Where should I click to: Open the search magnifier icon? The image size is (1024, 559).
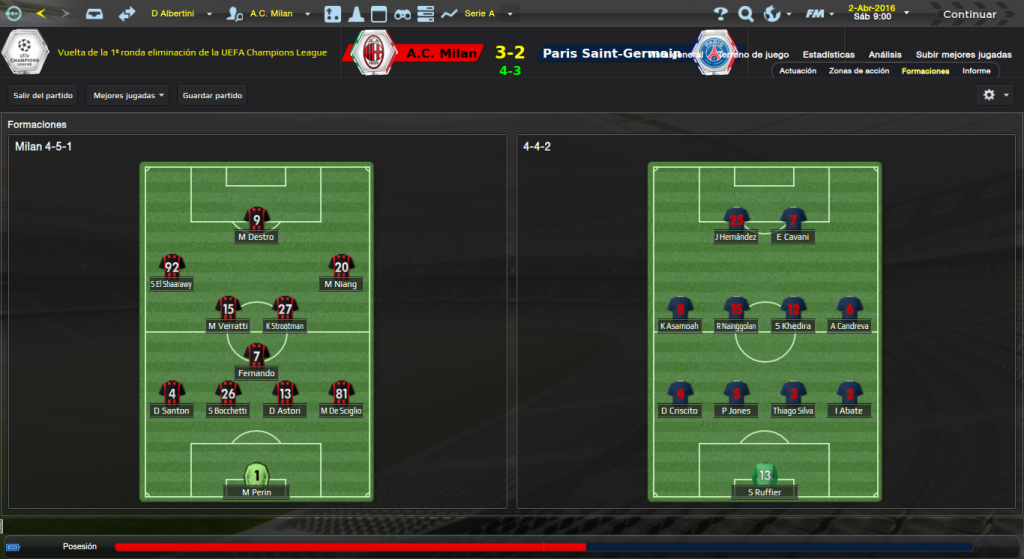point(746,14)
